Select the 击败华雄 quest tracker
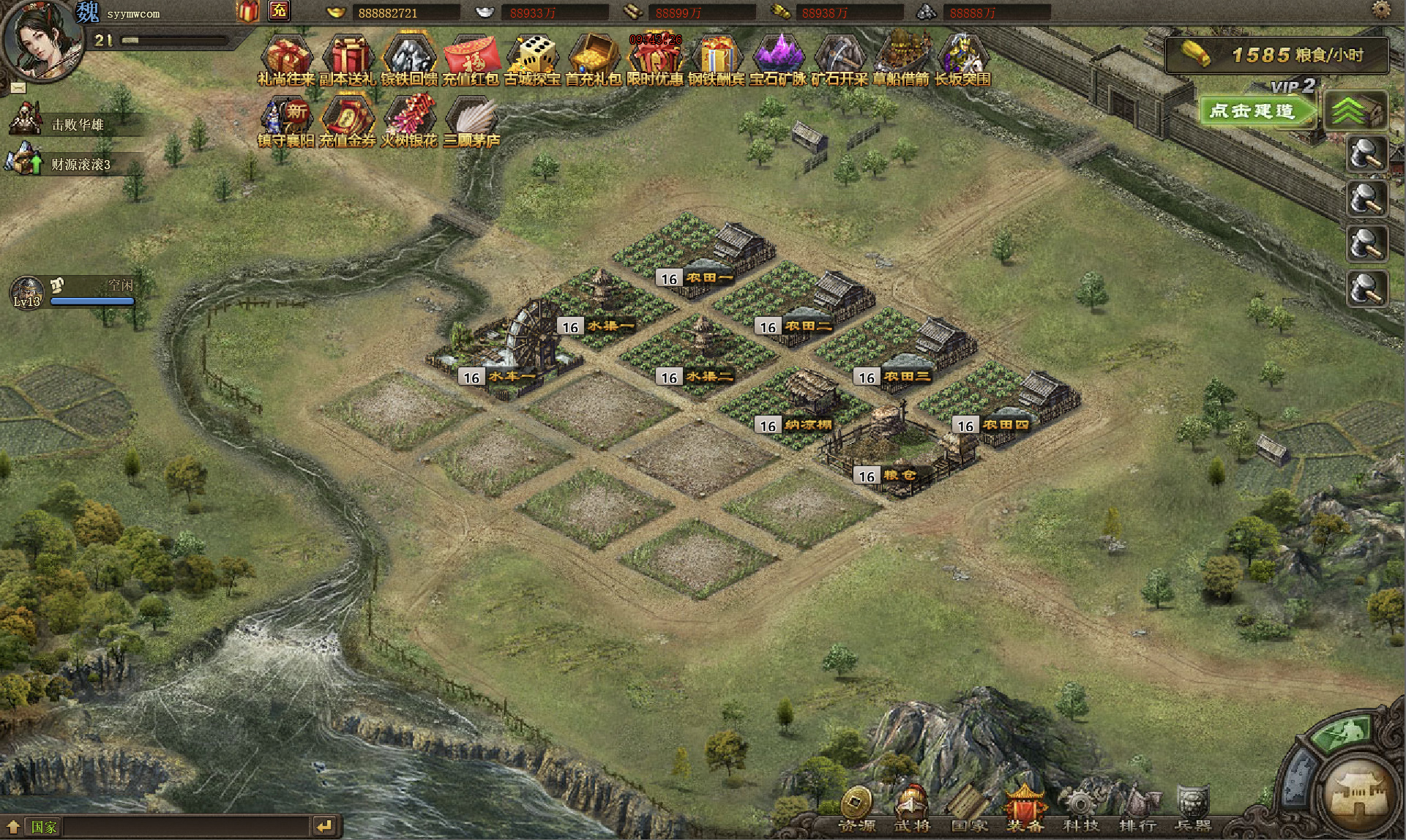The width and height of the screenshot is (1406, 840). coord(77,124)
